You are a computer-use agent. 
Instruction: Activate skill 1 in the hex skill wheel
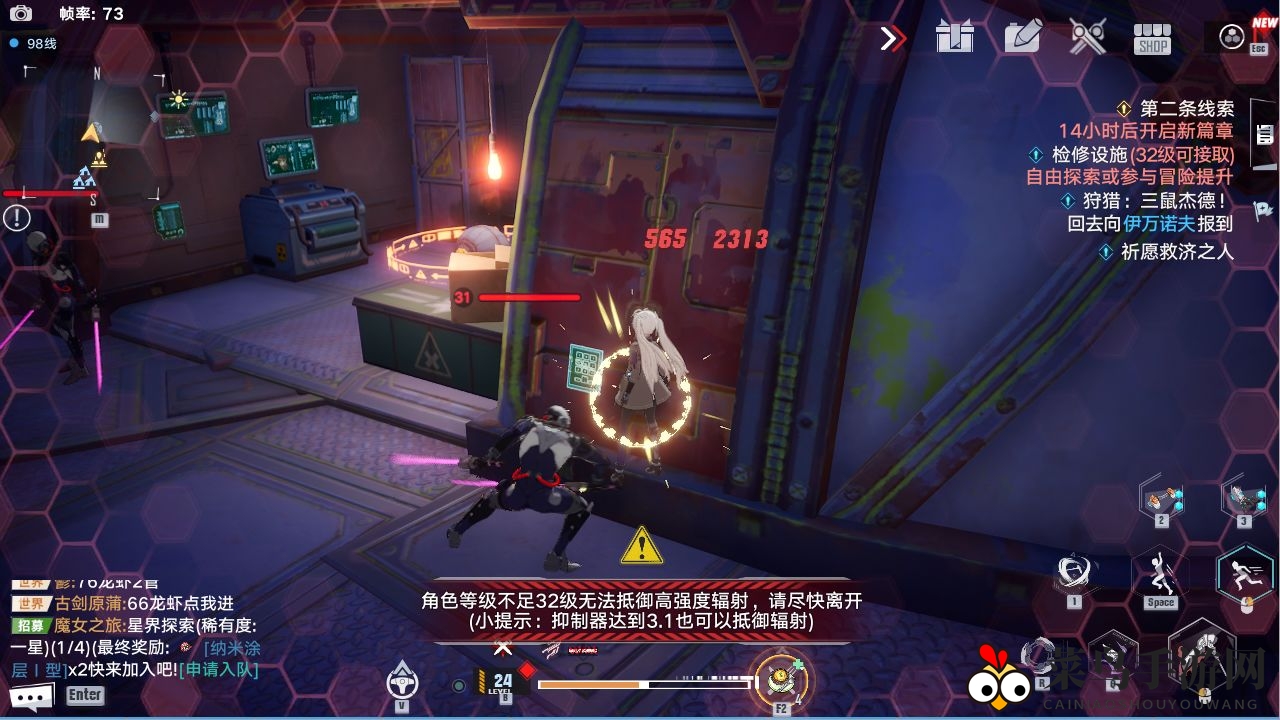pos(1073,572)
